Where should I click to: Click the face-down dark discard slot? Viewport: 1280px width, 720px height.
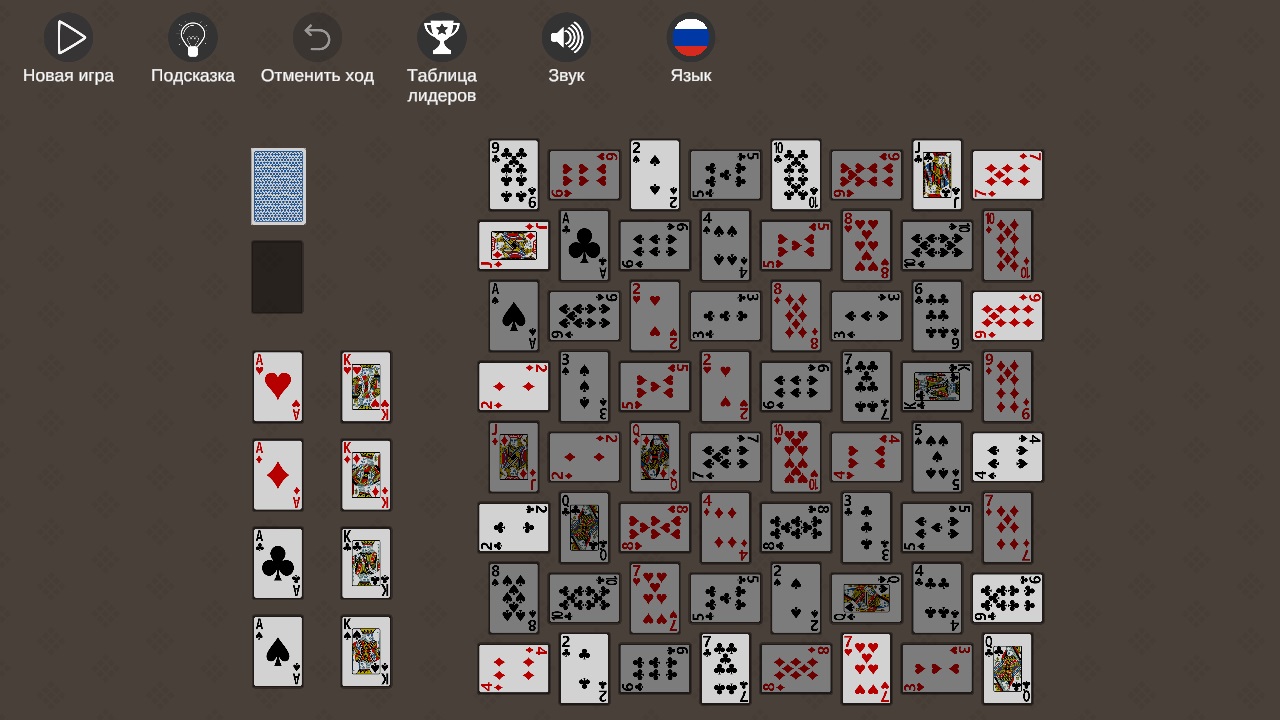click(277, 276)
